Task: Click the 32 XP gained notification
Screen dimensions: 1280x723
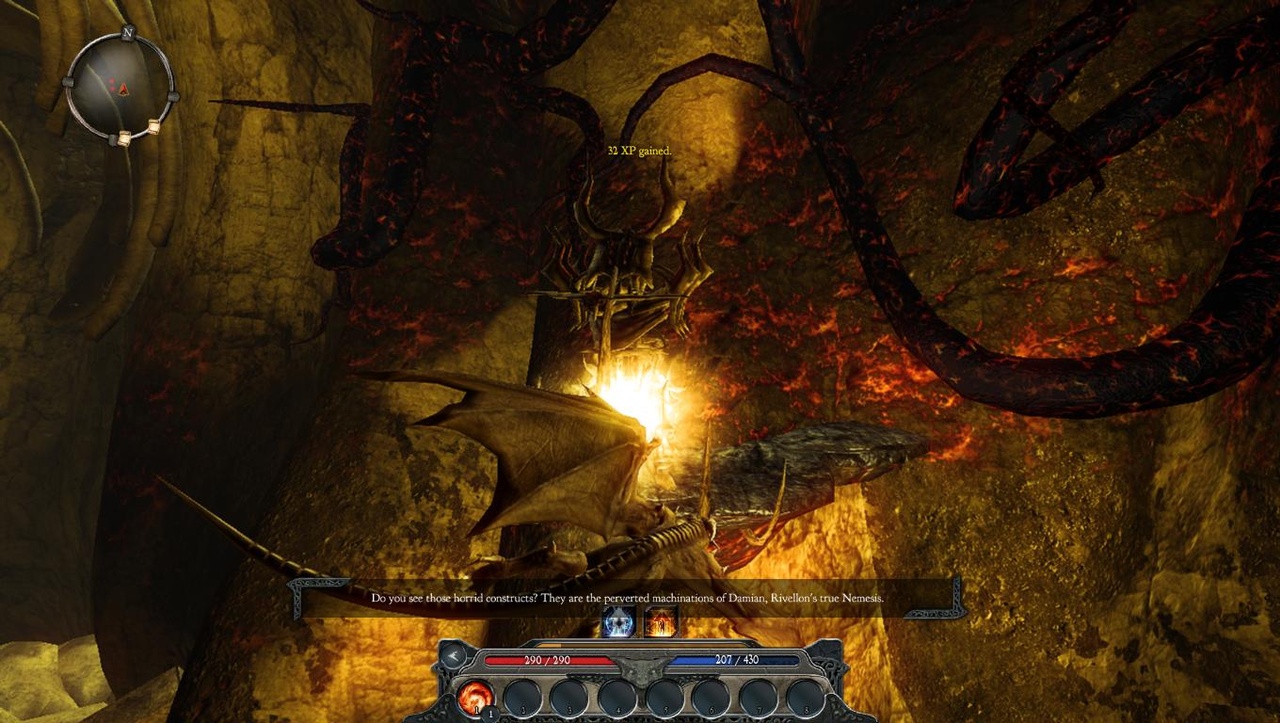Action: point(639,150)
